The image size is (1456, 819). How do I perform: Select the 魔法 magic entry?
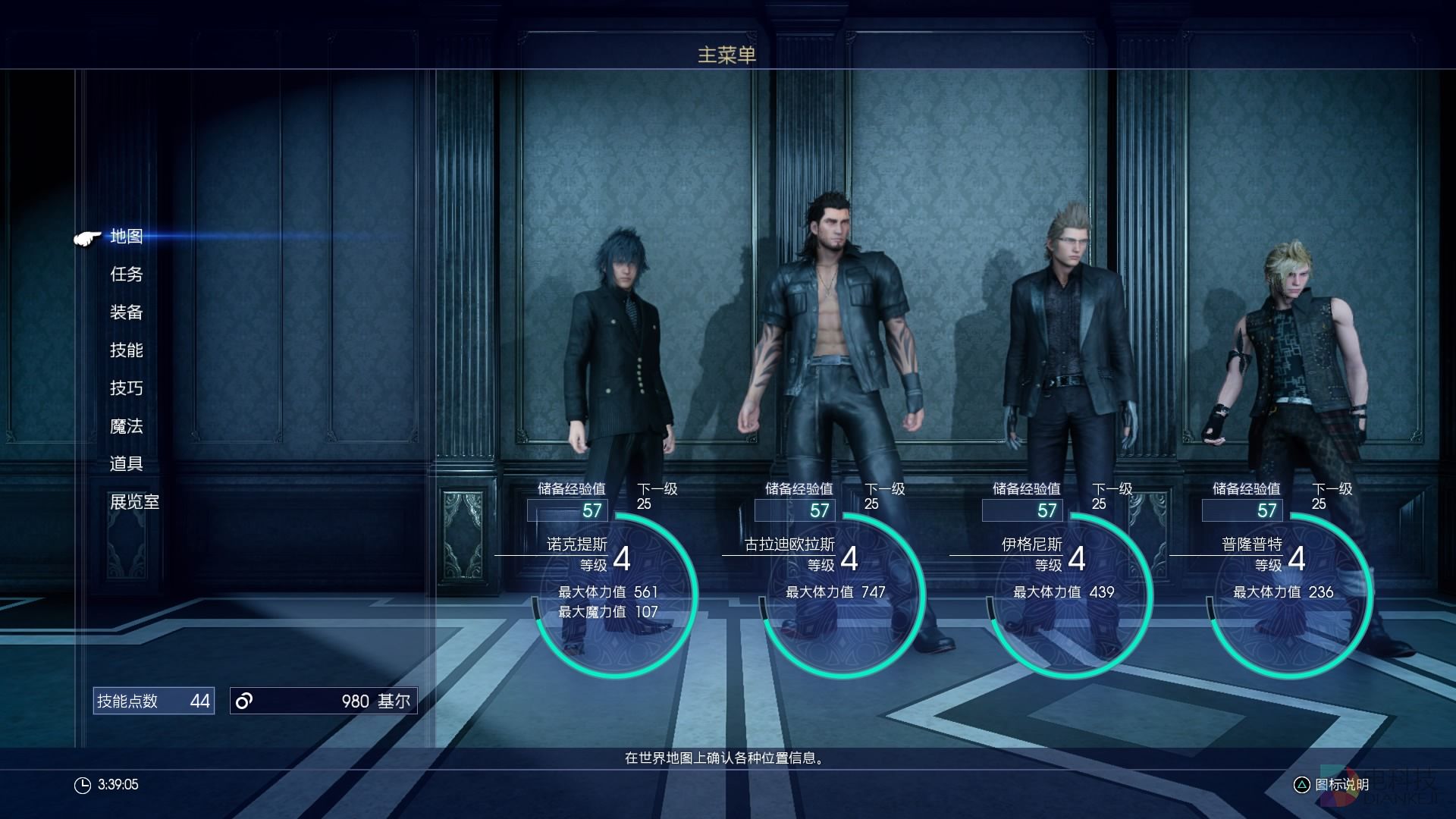(127, 426)
